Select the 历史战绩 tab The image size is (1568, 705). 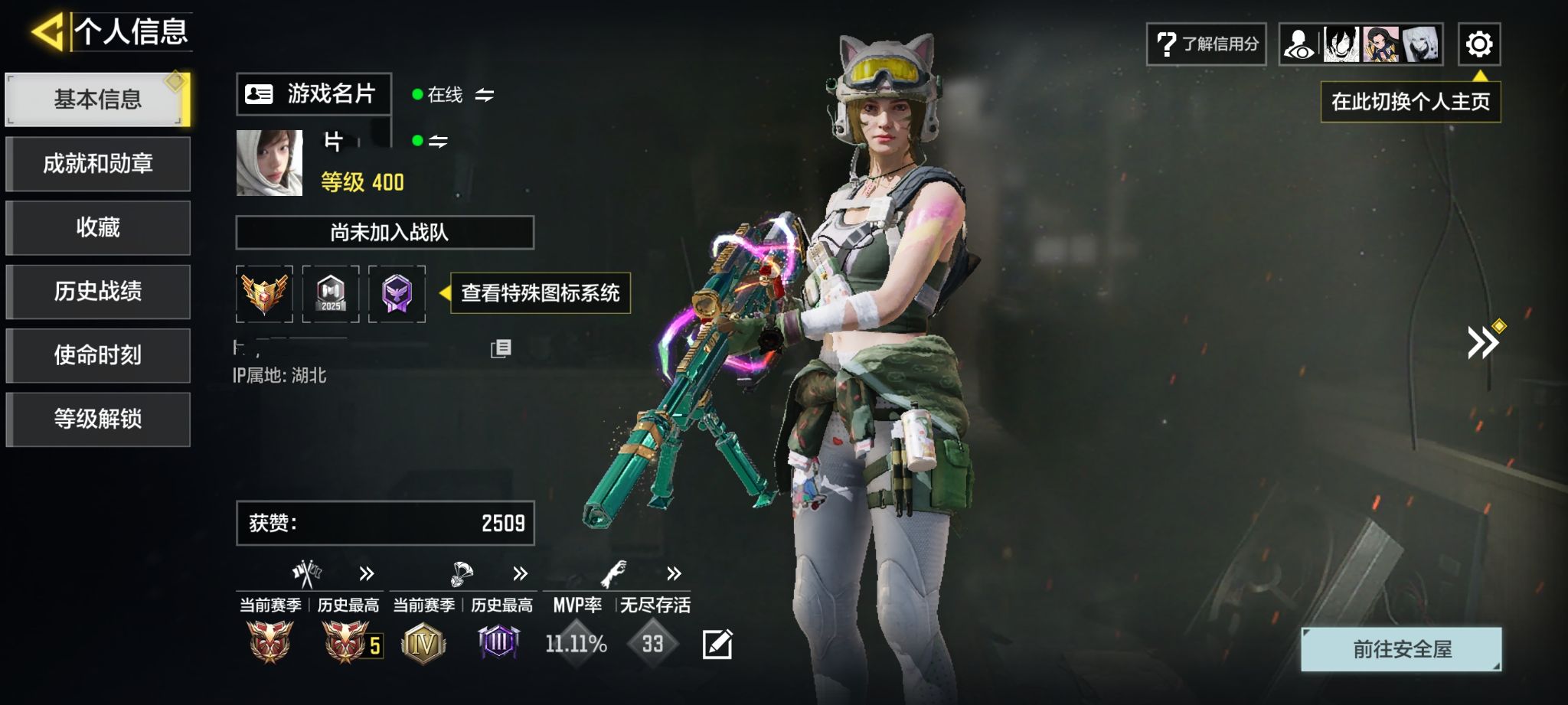[98, 292]
